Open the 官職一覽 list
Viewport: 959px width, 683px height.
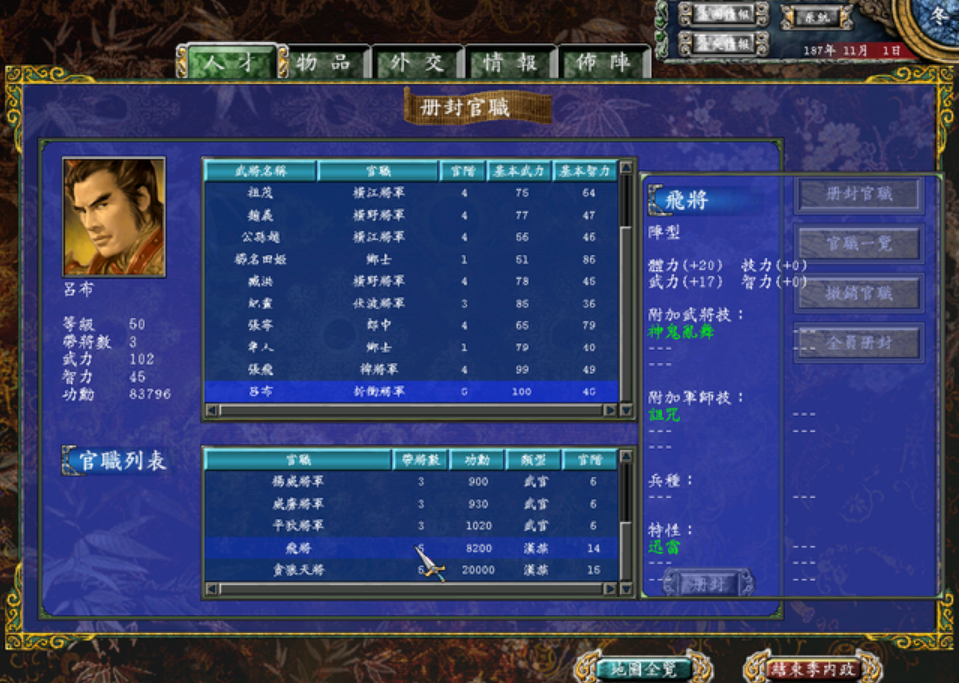859,244
